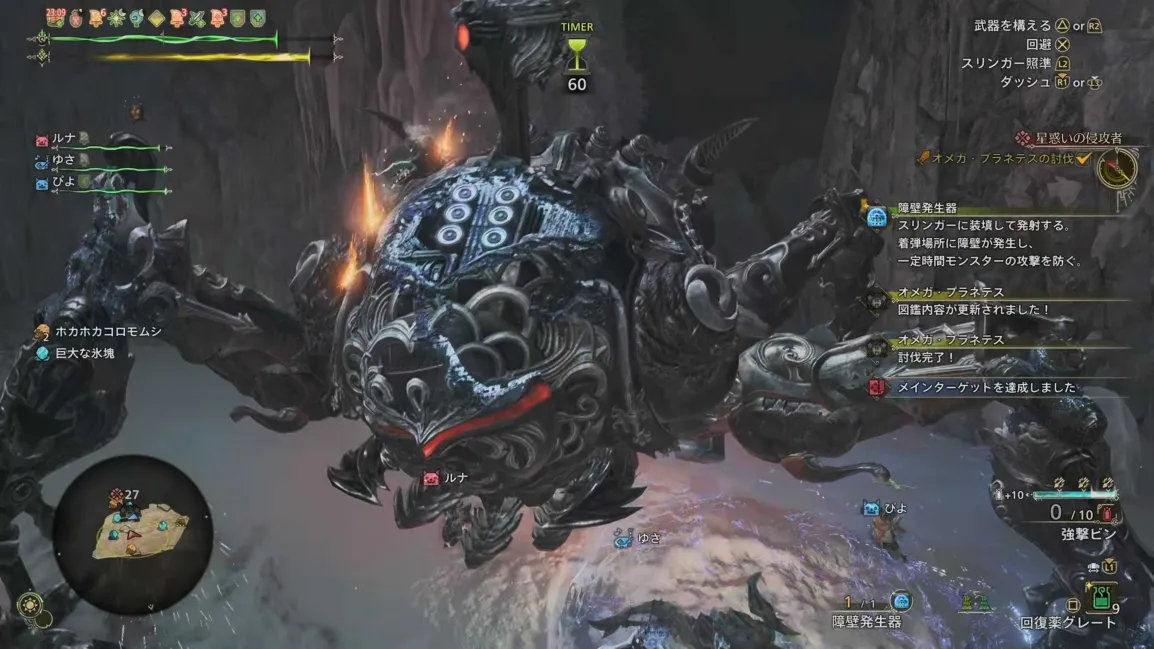Choose the 強撃ビン coating icon
The height and width of the screenshot is (649, 1154).
pos(1105,514)
